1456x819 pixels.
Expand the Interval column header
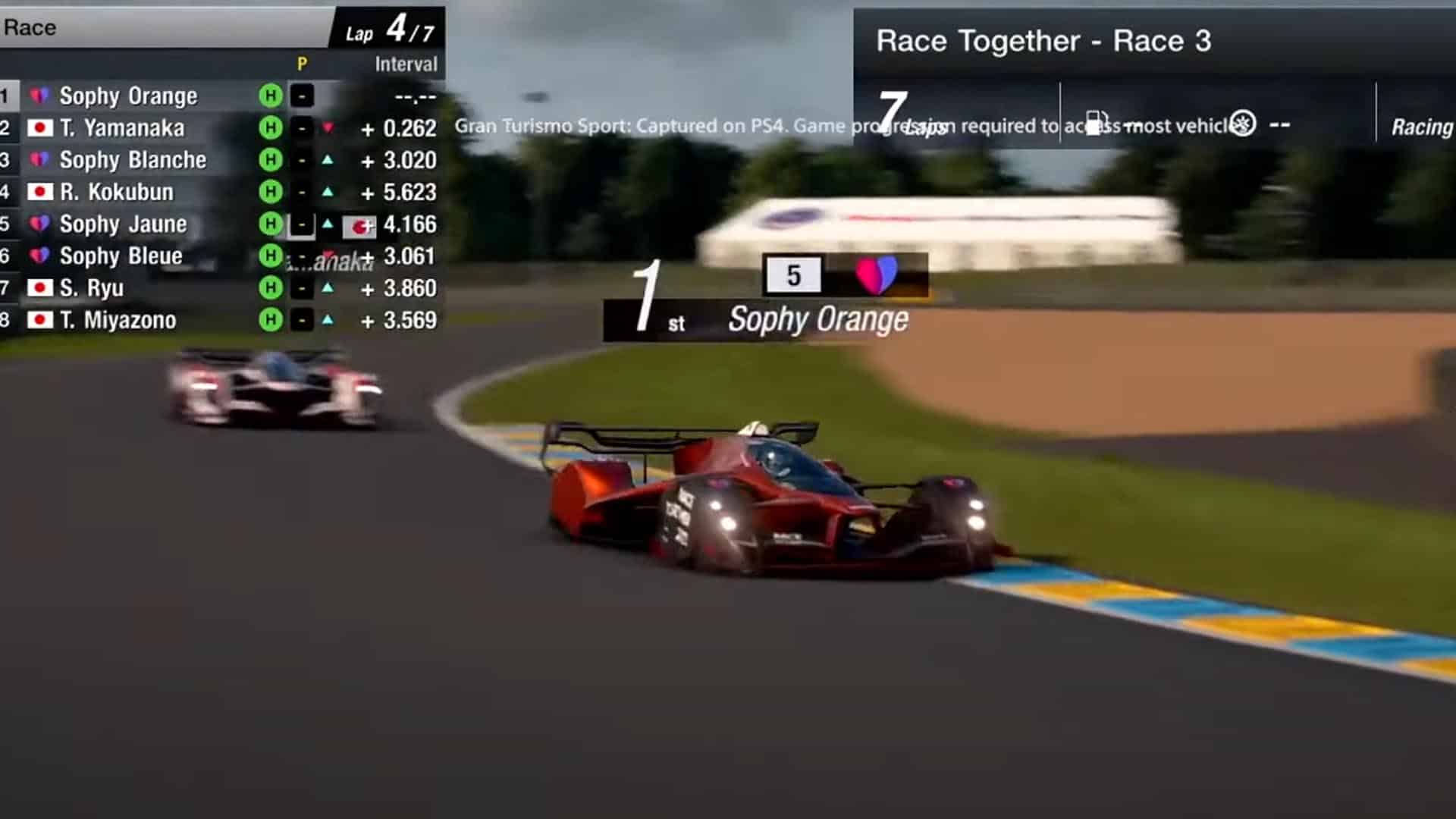[406, 64]
